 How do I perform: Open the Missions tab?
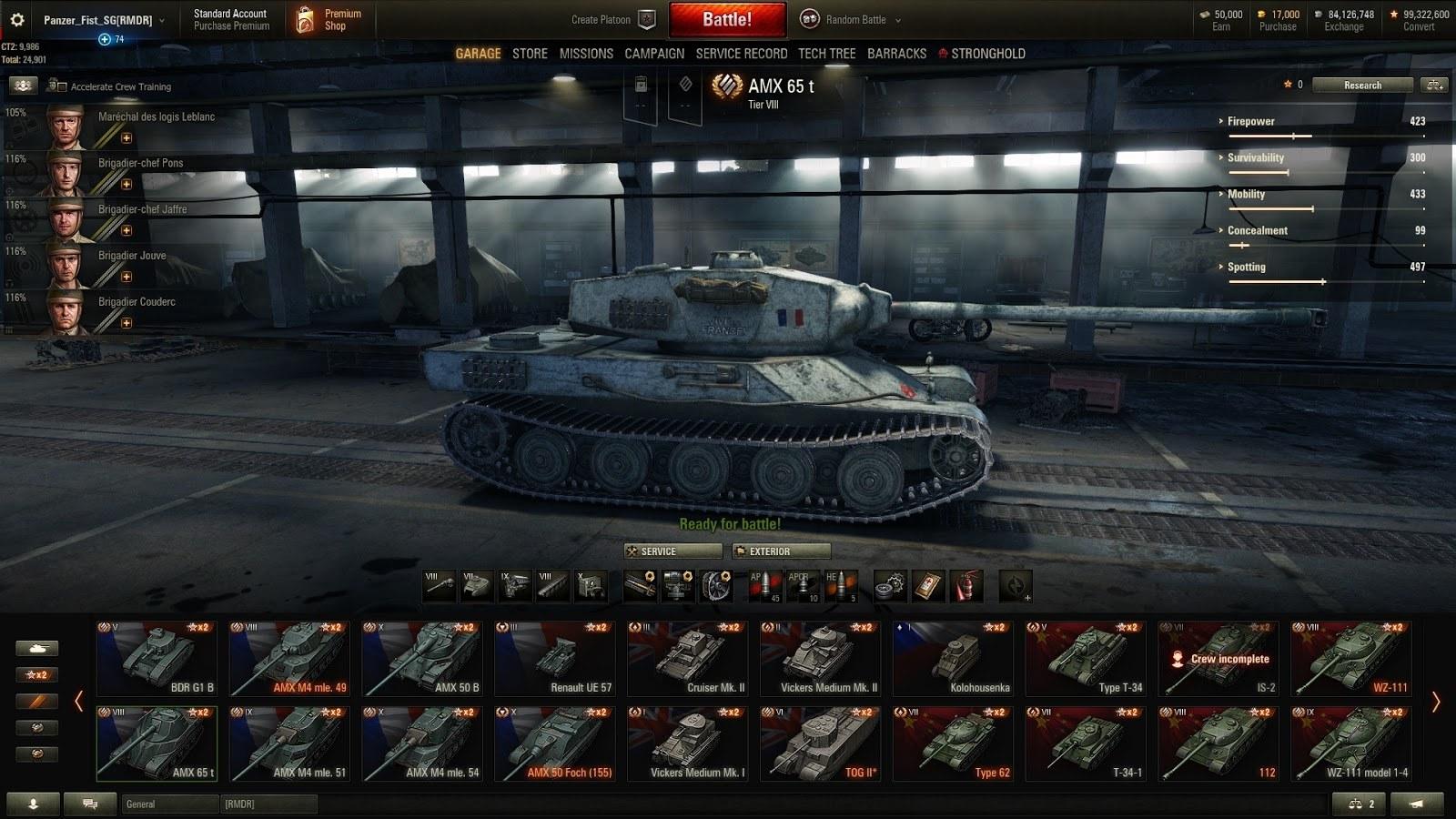pyautogui.click(x=586, y=54)
